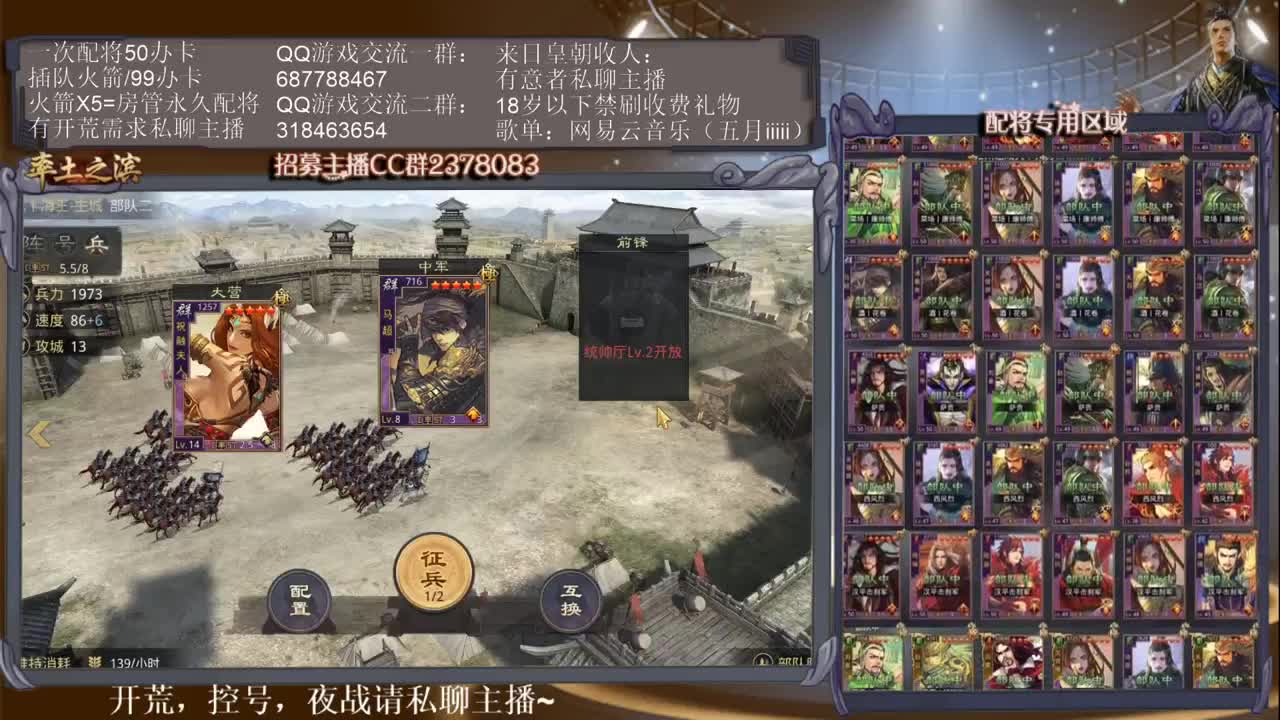Collapse the panel with the left chevron arrow

tap(40, 431)
